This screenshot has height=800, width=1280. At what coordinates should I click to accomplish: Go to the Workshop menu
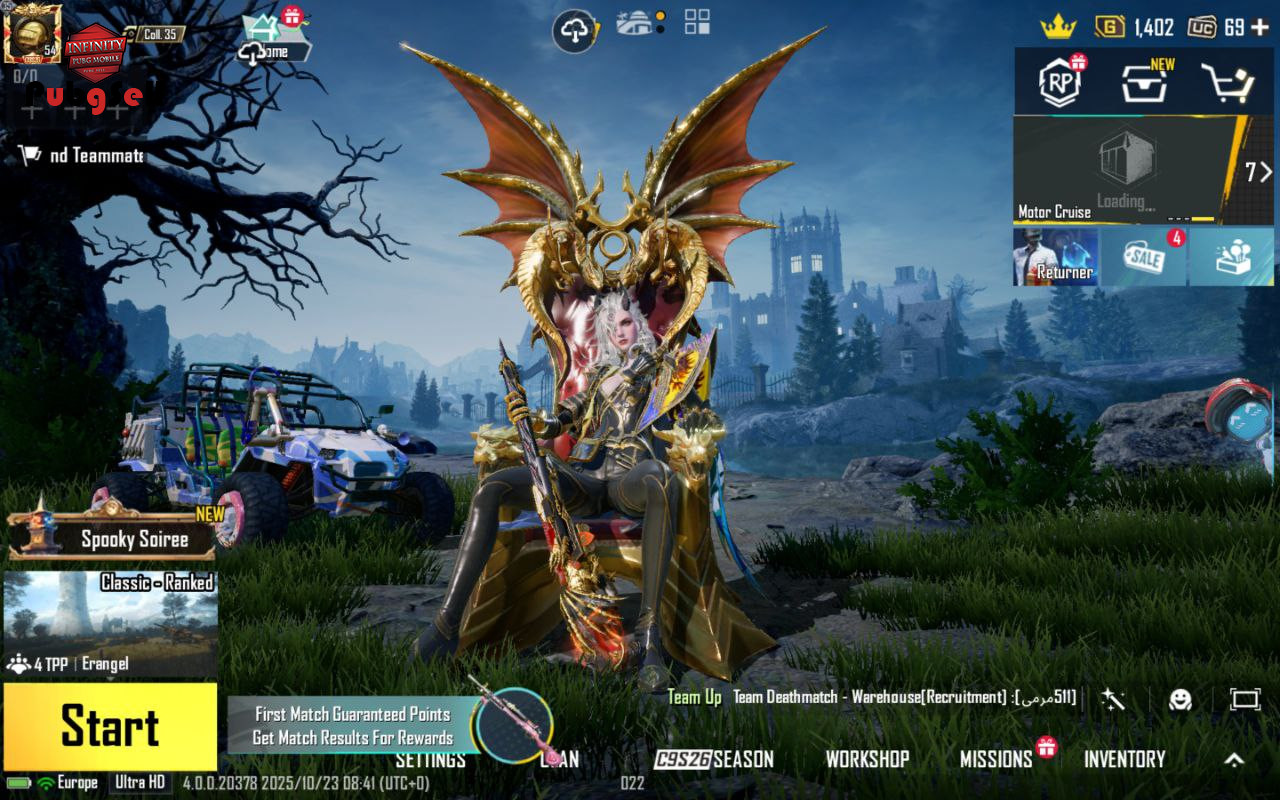pos(867,760)
